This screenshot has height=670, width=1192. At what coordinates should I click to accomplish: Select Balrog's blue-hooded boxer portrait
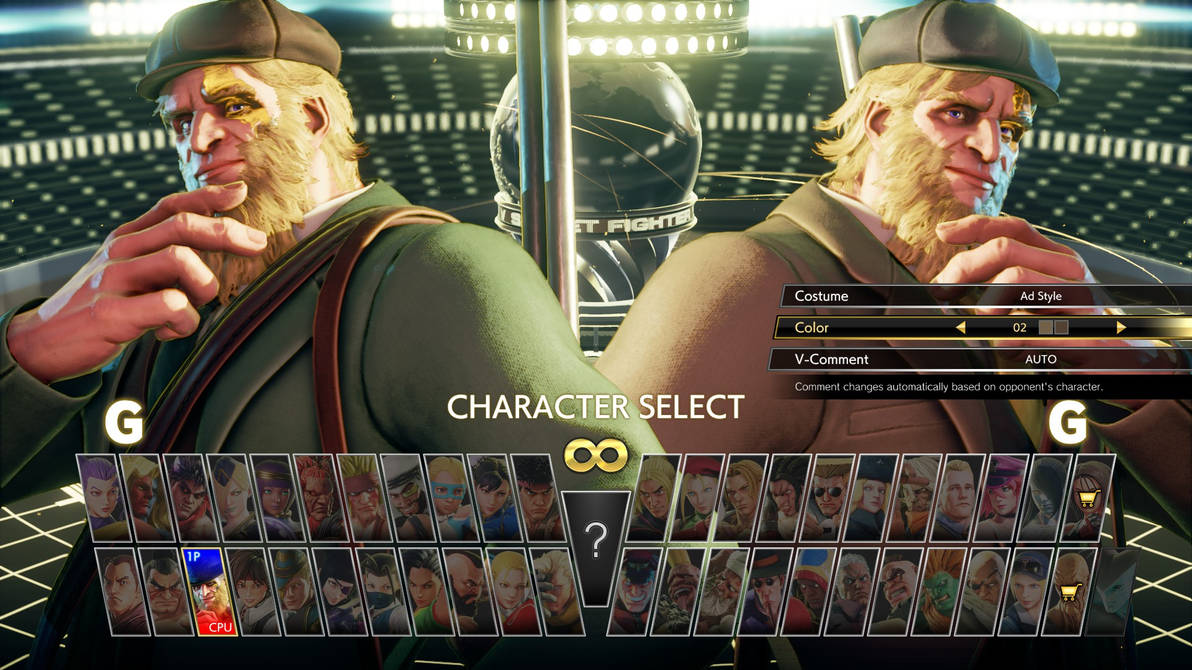(813, 591)
